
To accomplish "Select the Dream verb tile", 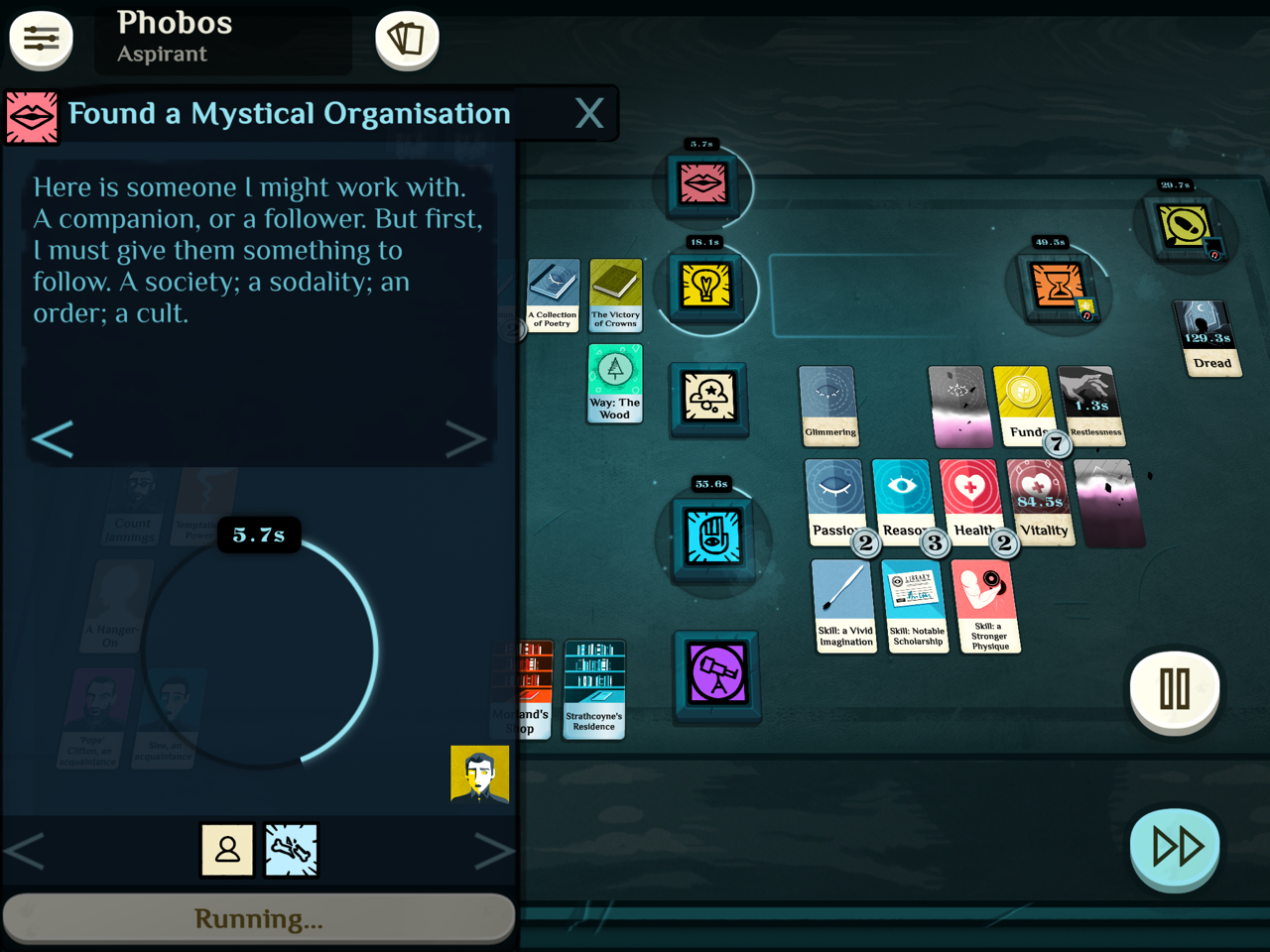I will coord(708,398).
